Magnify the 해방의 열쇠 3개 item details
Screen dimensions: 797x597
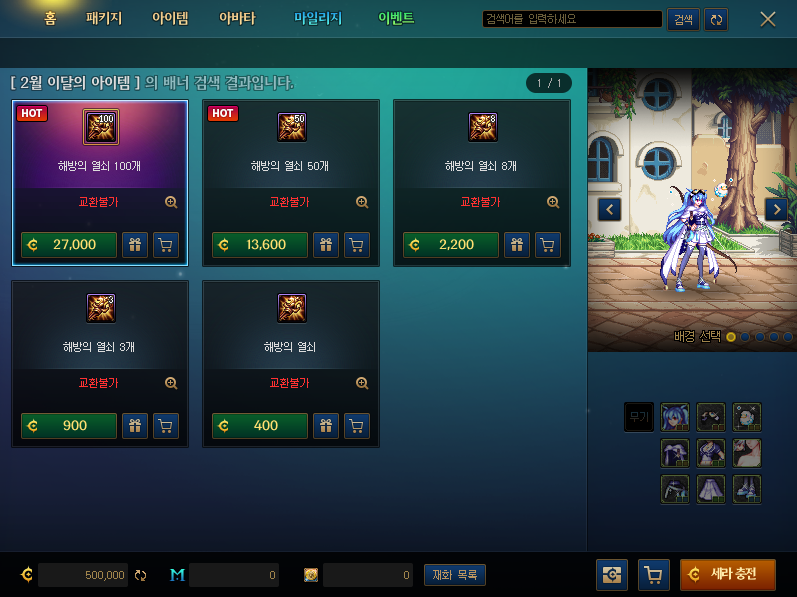point(171,383)
